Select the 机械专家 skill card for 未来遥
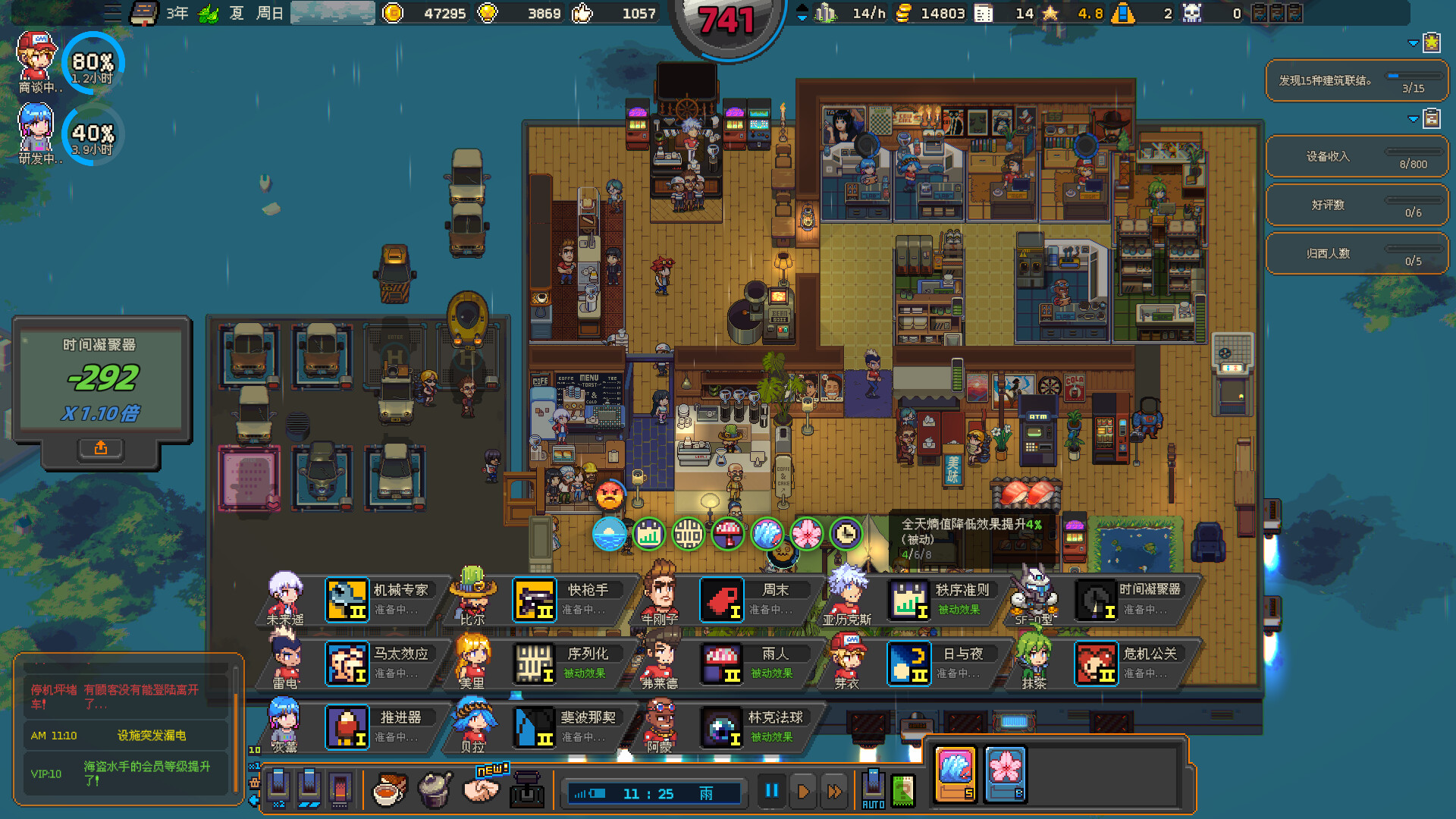The height and width of the screenshot is (819, 1456). coord(347,599)
